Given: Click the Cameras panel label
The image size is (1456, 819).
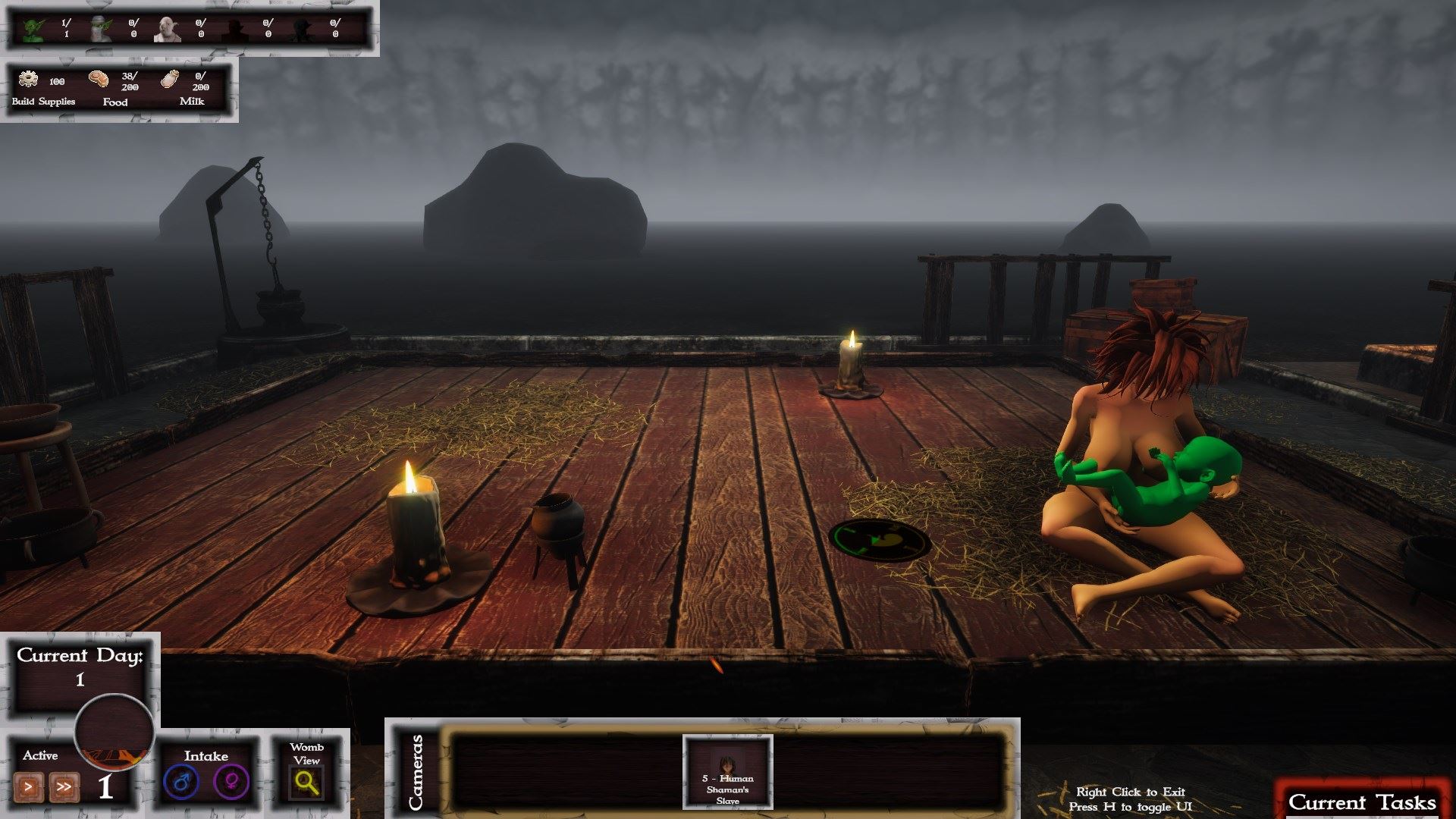Looking at the screenshot, I should (x=416, y=771).
